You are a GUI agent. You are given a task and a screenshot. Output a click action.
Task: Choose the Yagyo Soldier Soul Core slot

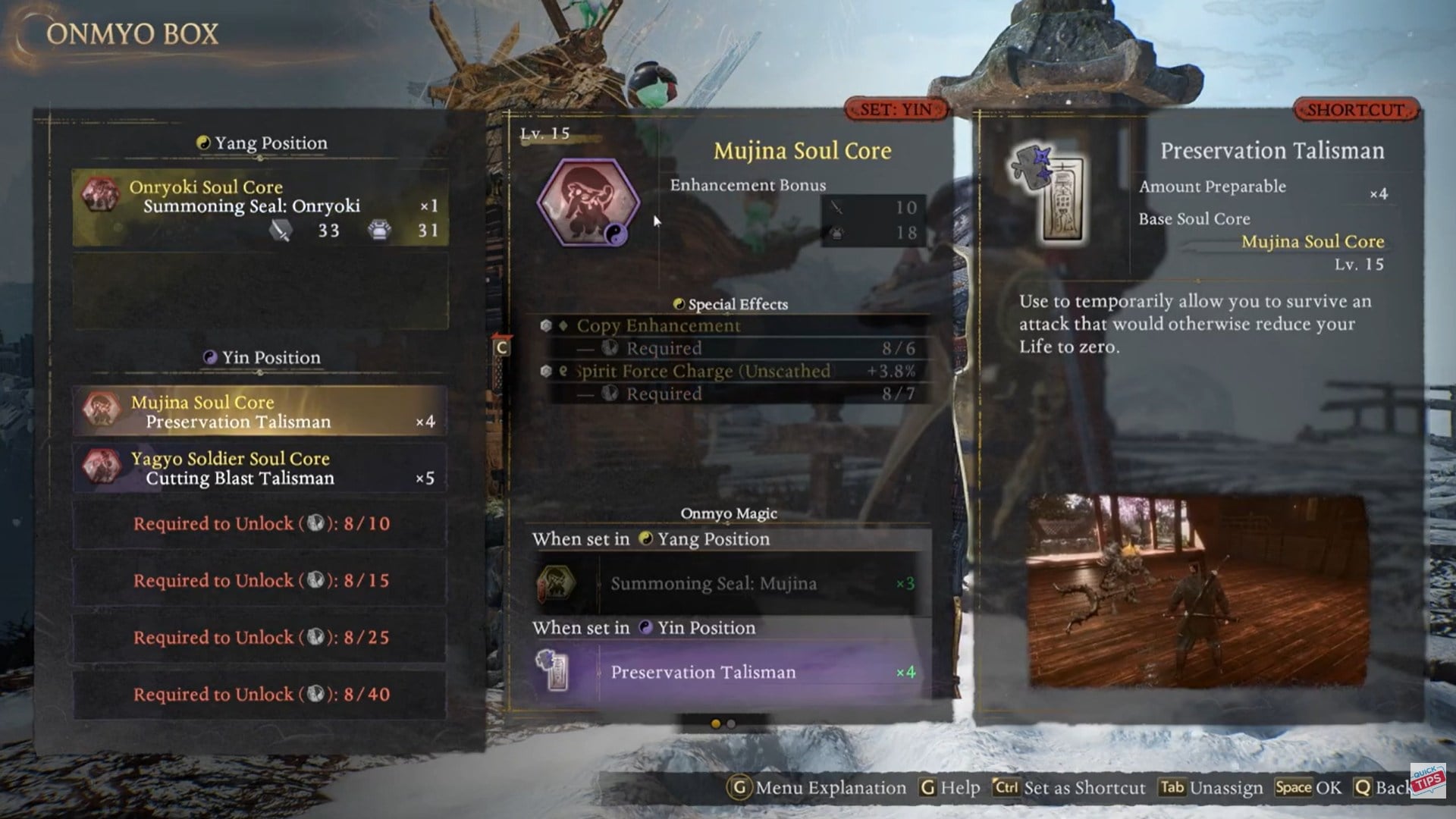pos(260,468)
